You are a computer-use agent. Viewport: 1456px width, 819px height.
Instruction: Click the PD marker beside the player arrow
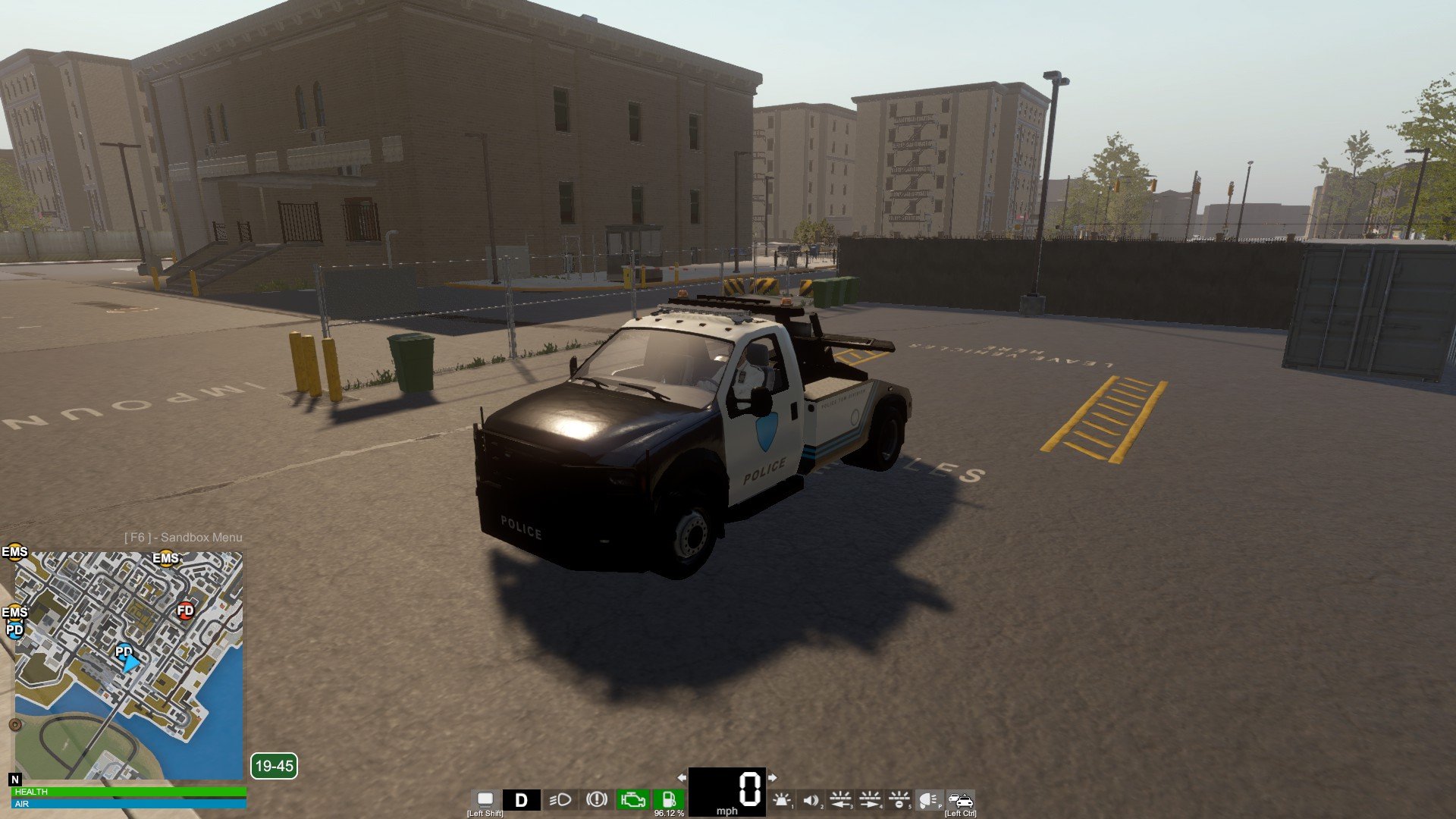pos(124,651)
